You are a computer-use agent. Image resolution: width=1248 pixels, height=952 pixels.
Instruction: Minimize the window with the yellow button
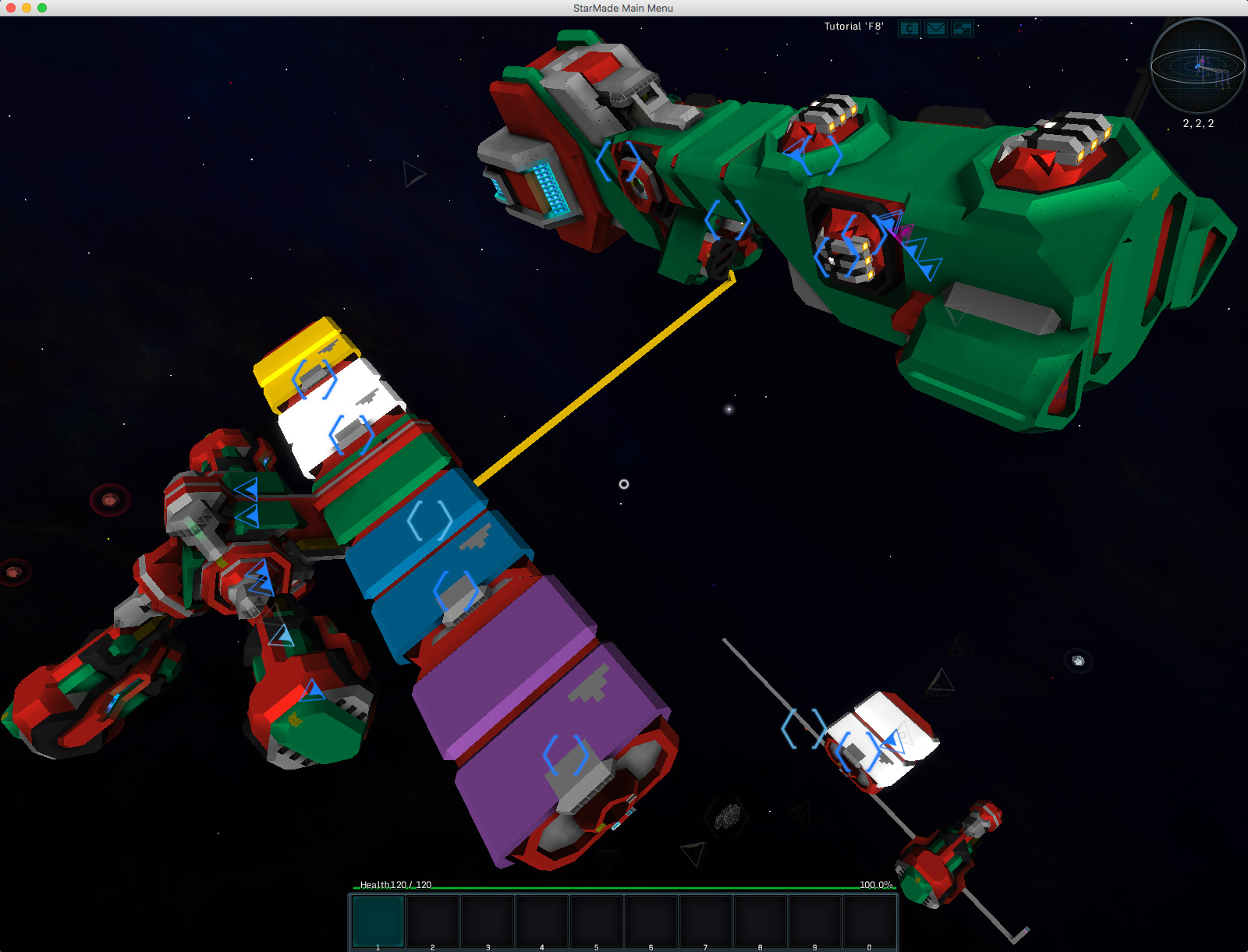[27, 8]
